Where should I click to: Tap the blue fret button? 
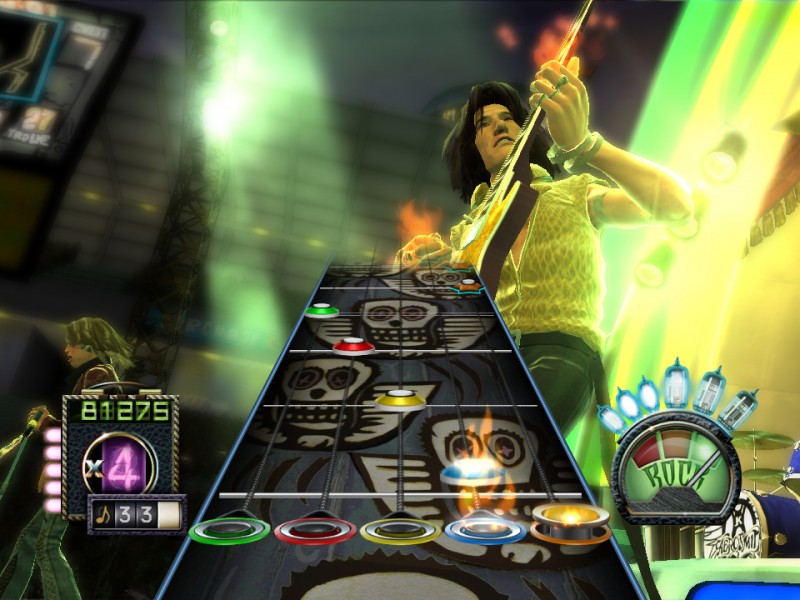[484, 527]
